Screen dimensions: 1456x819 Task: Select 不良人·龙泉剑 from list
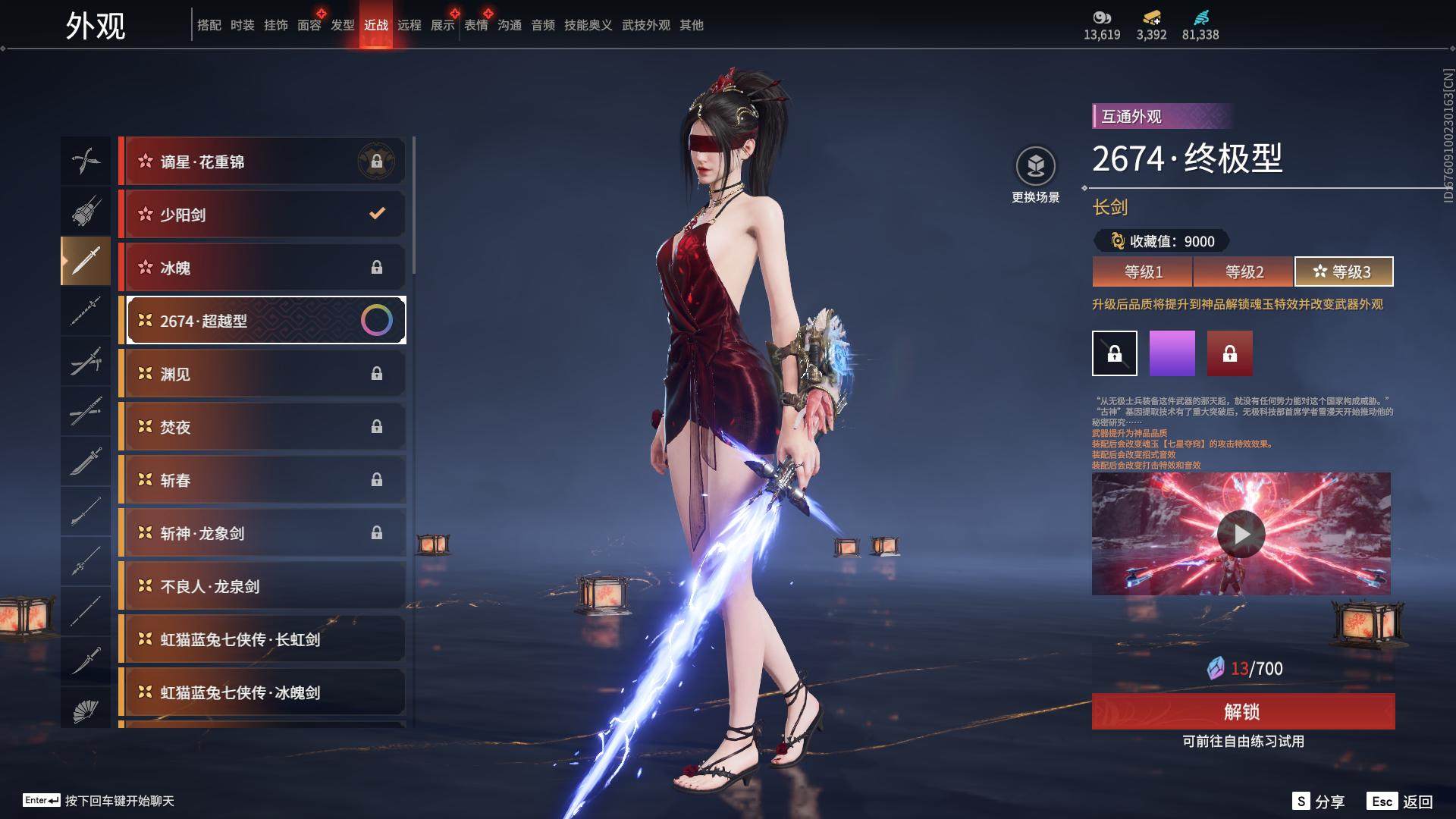point(262,586)
